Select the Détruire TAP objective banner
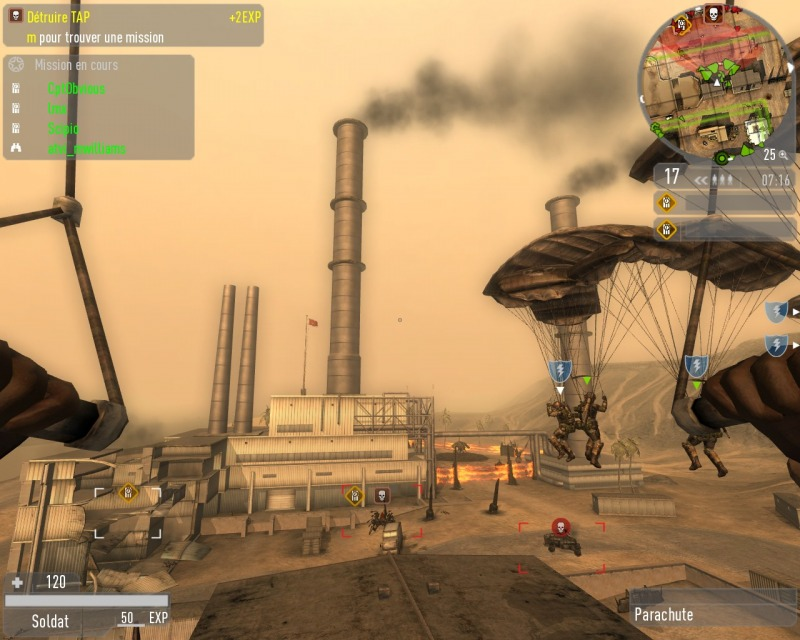Viewport: 800px width, 640px height. (132, 17)
